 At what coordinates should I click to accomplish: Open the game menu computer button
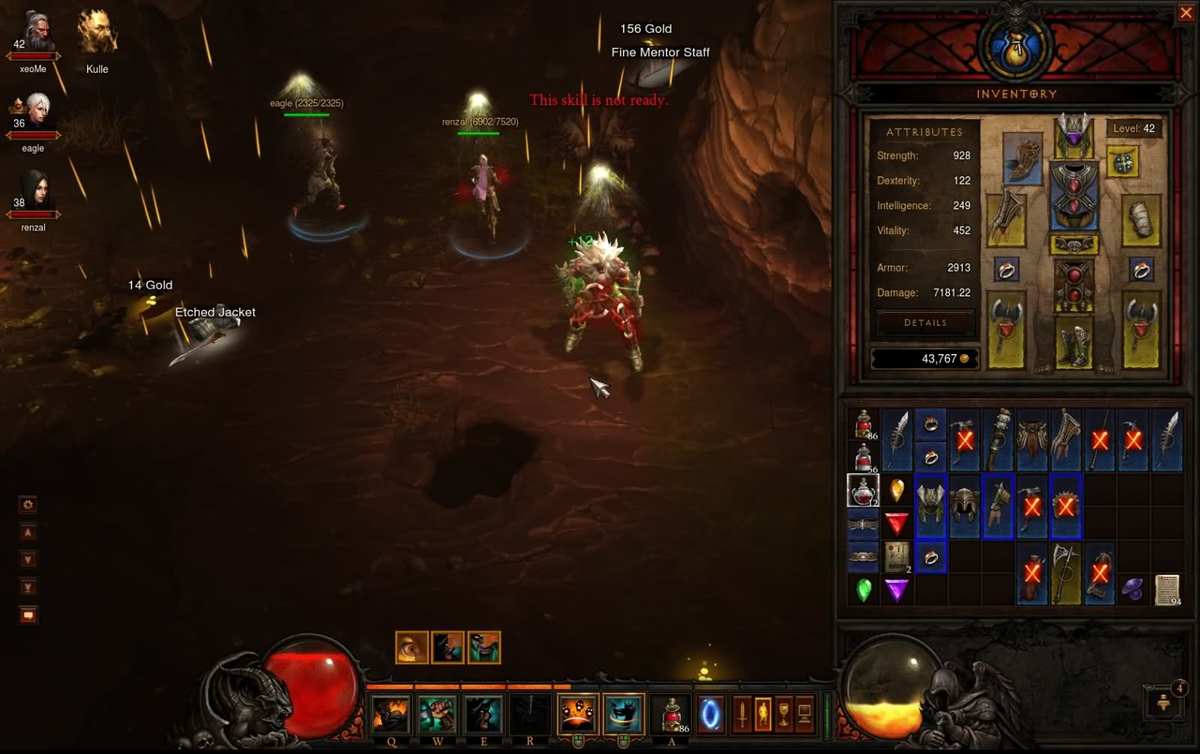pos(805,714)
